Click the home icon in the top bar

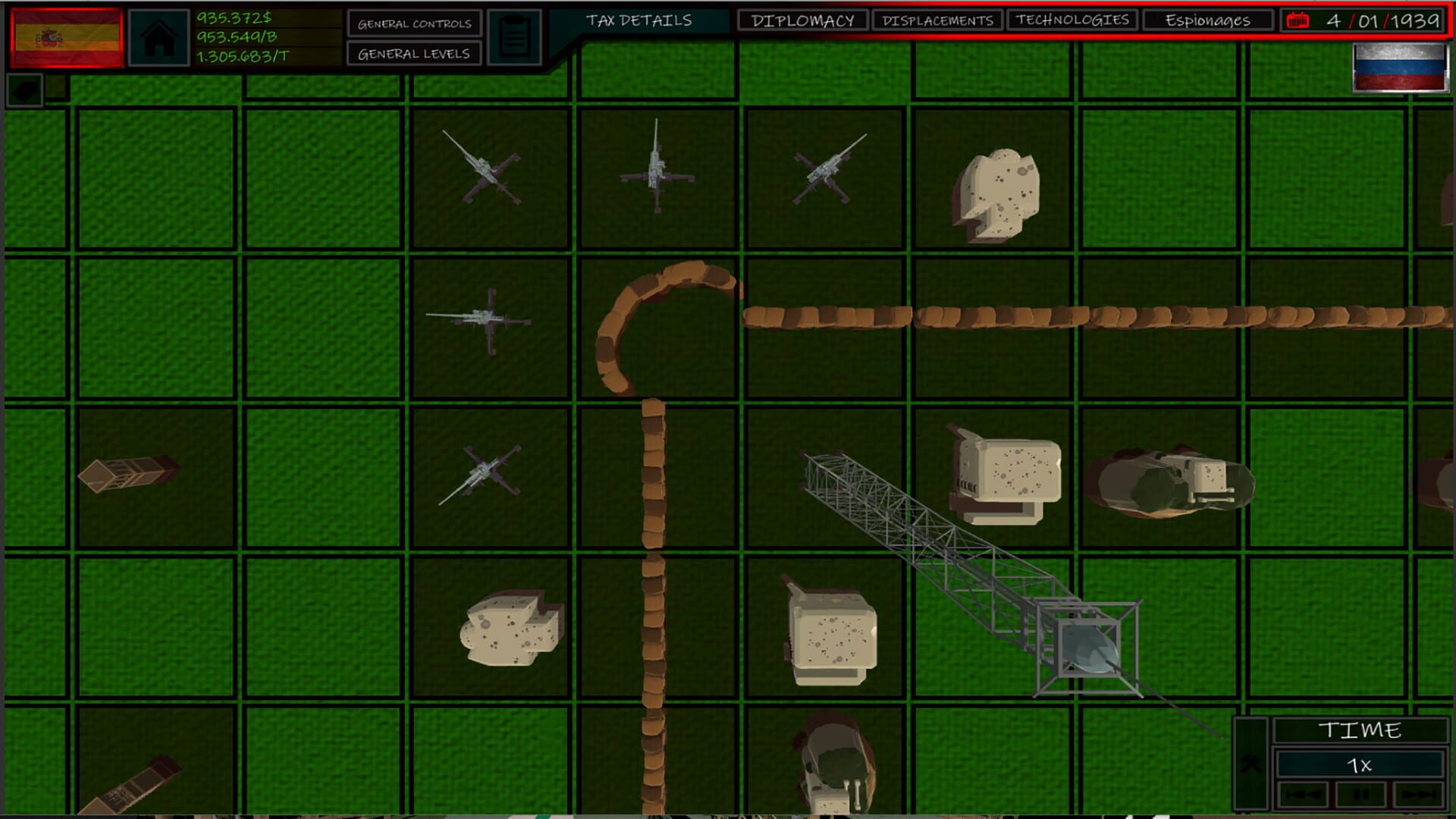click(159, 38)
